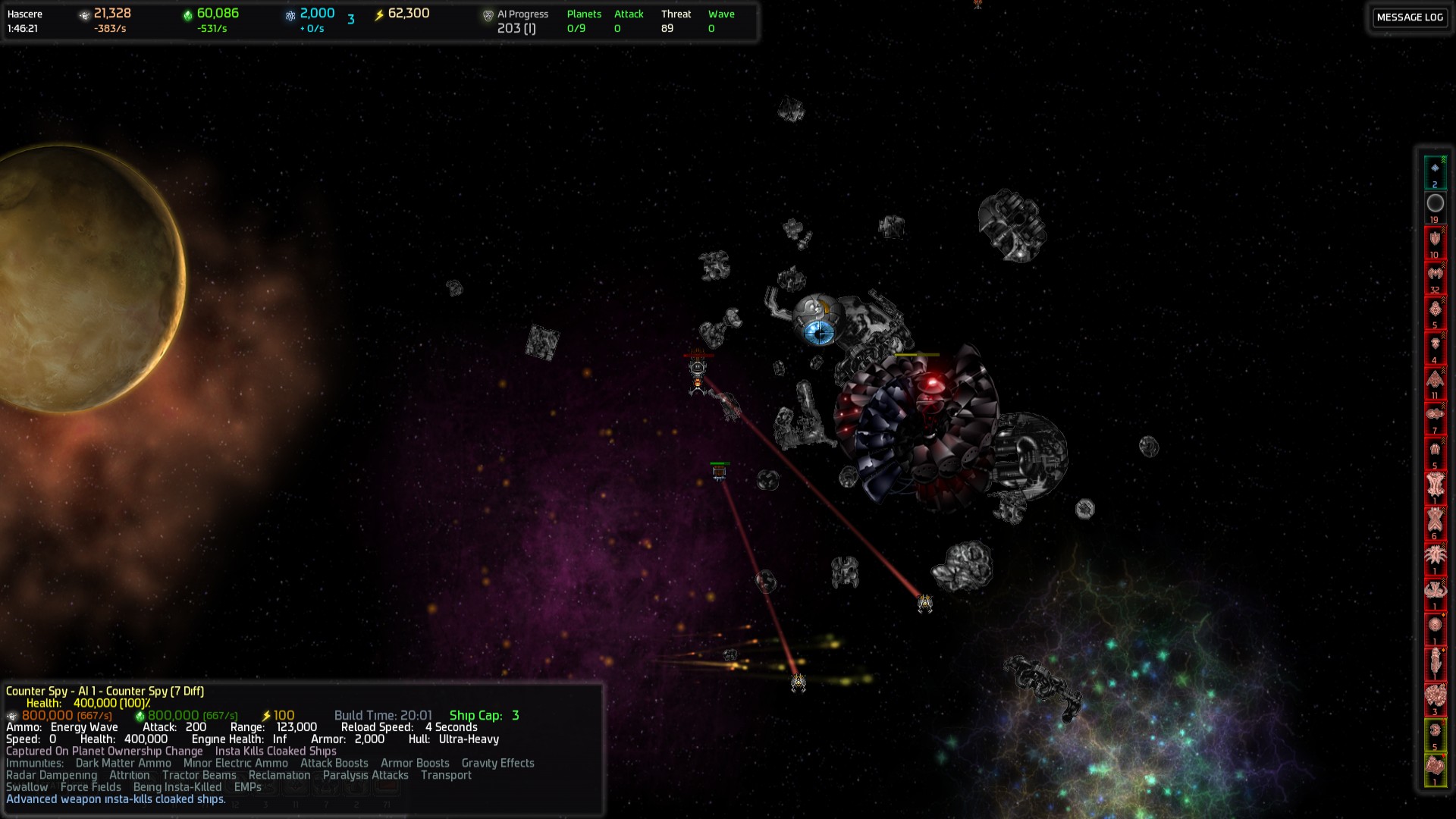Click the green crystal resource icon
The image size is (1456, 819).
188,13
